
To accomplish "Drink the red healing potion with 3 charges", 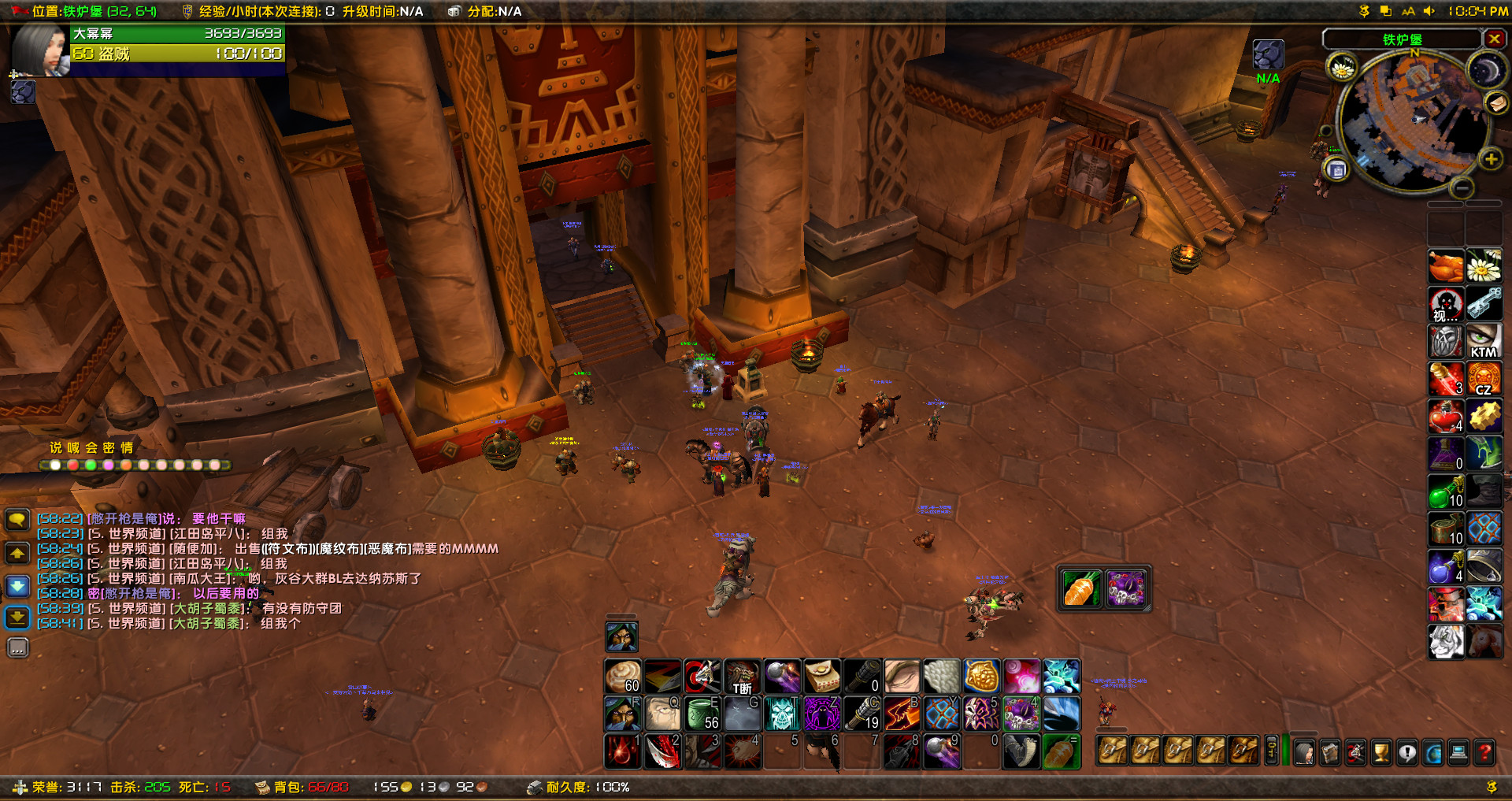I will (x=1447, y=379).
